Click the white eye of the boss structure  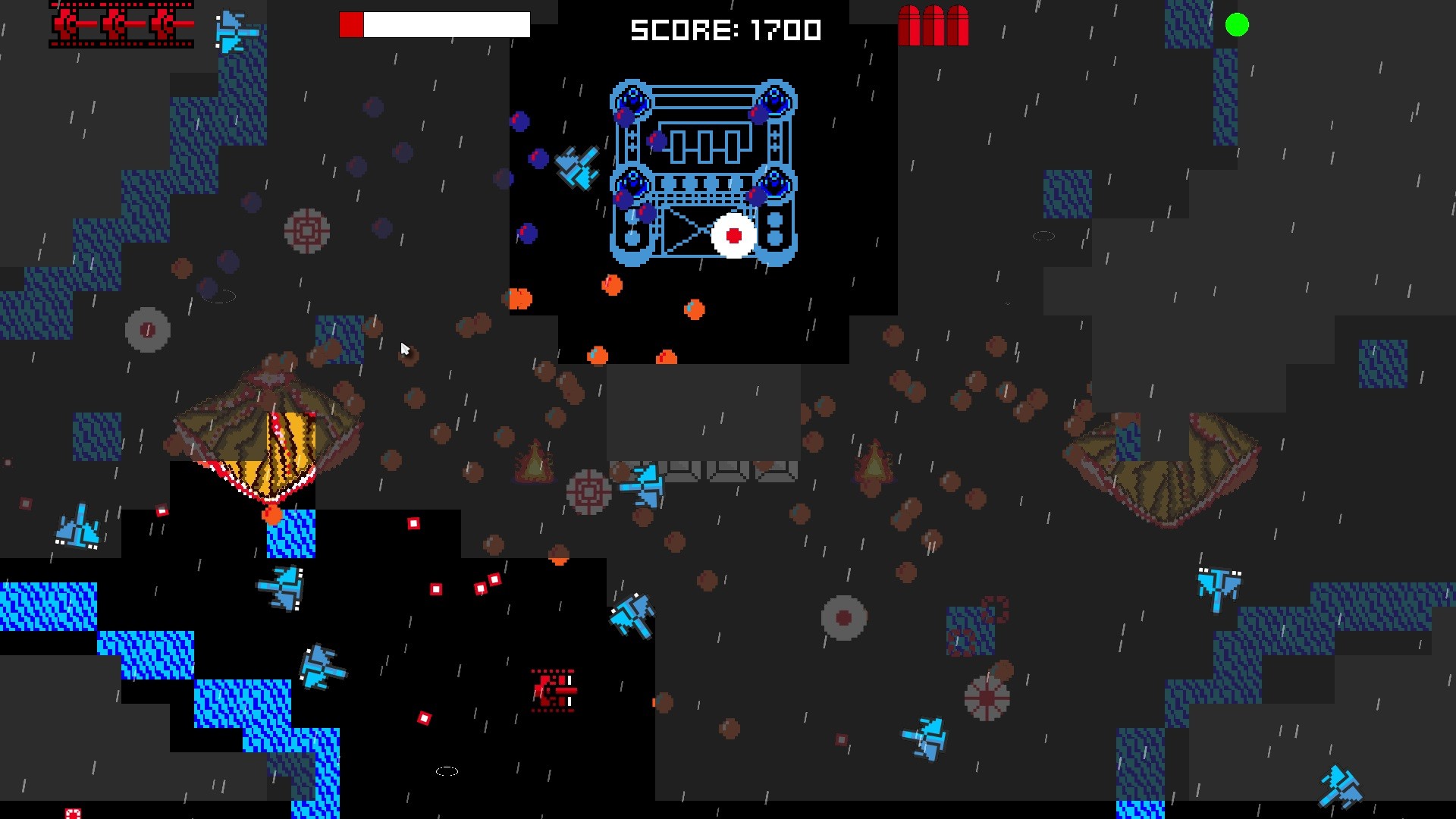[x=733, y=236]
